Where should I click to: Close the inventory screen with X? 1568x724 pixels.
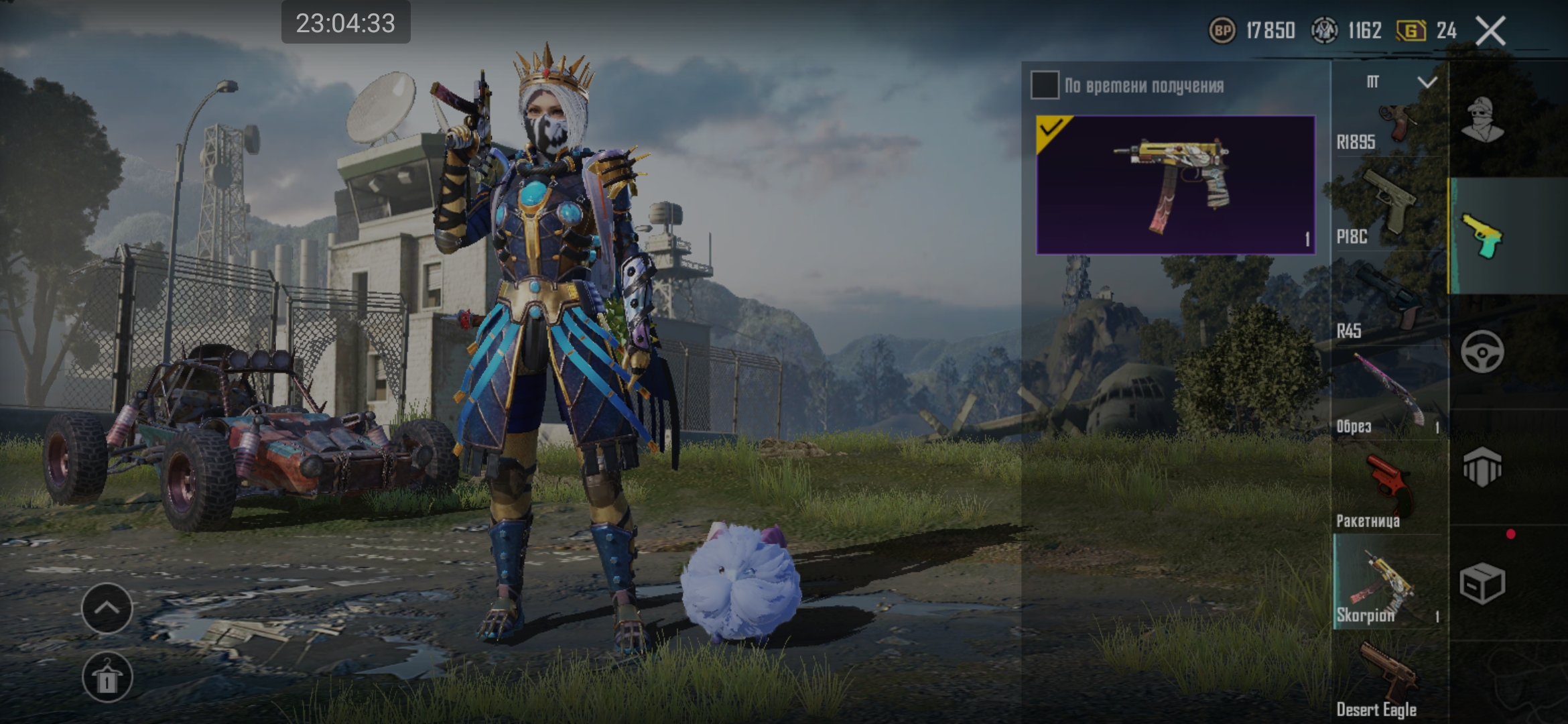(1490, 31)
